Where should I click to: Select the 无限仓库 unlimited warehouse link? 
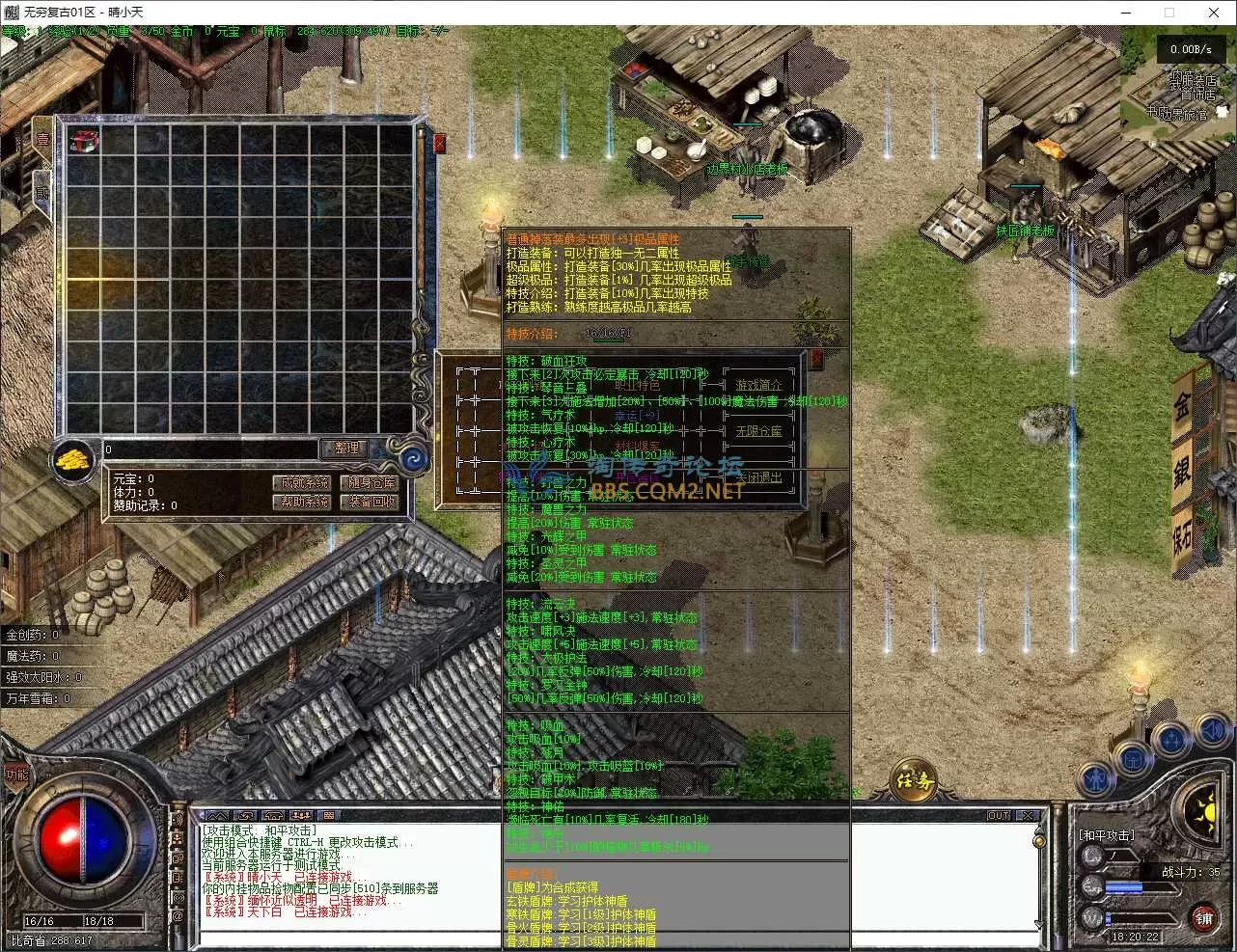click(758, 431)
